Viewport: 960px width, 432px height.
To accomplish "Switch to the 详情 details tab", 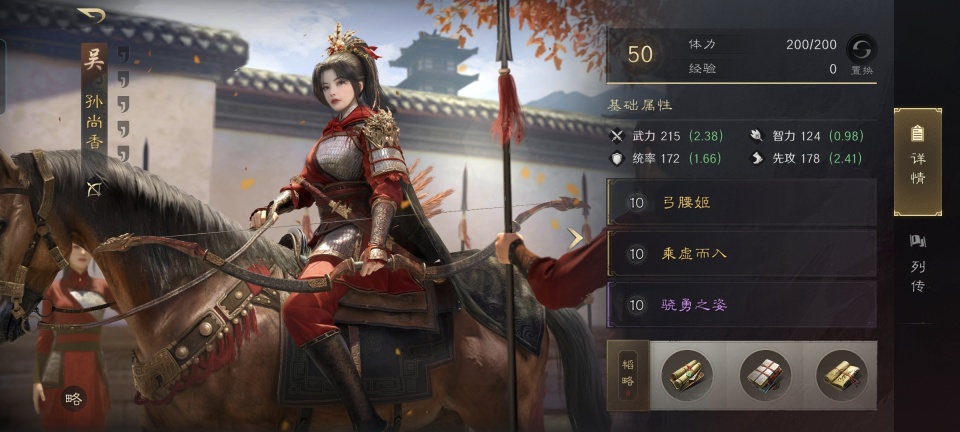I will [x=917, y=161].
